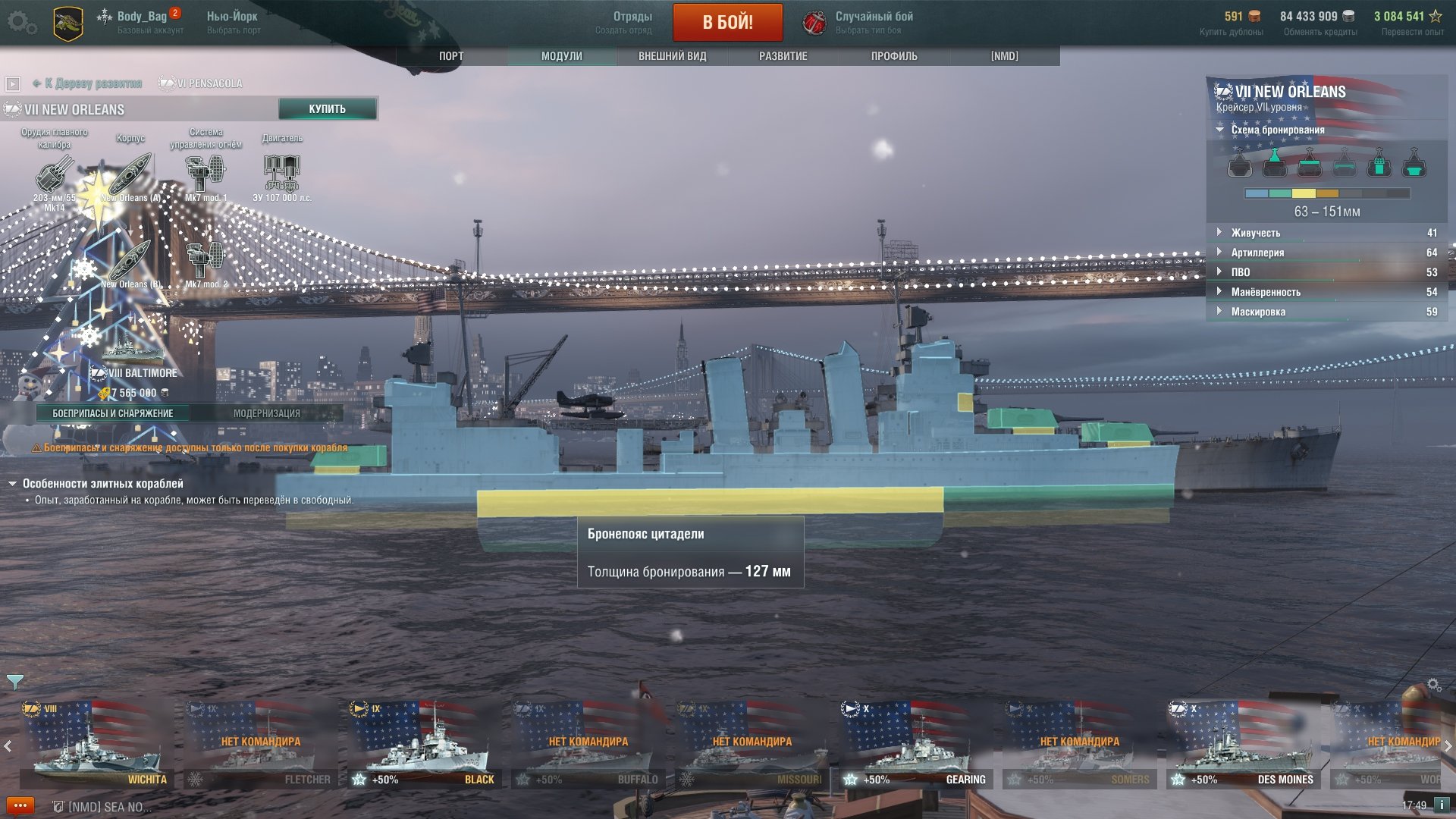Viewport: 1456px width, 819px height.
Task: Expand the Живучесть parameters row
Action: click(1255, 233)
